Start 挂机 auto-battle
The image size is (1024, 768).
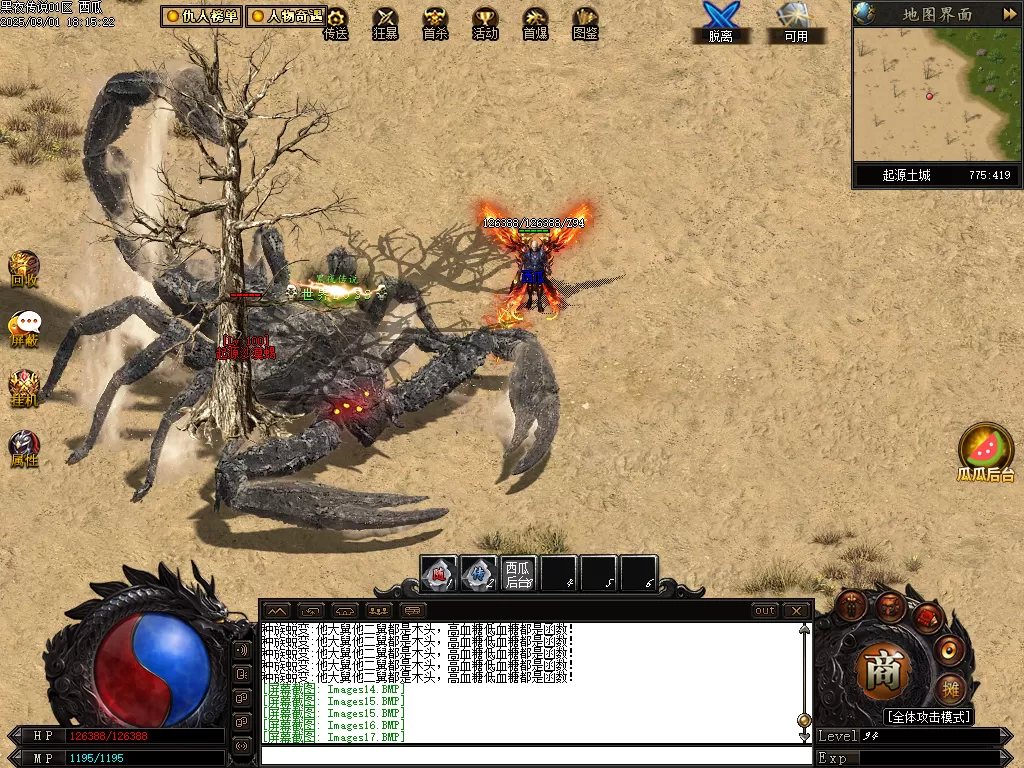(x=24, y=387)
